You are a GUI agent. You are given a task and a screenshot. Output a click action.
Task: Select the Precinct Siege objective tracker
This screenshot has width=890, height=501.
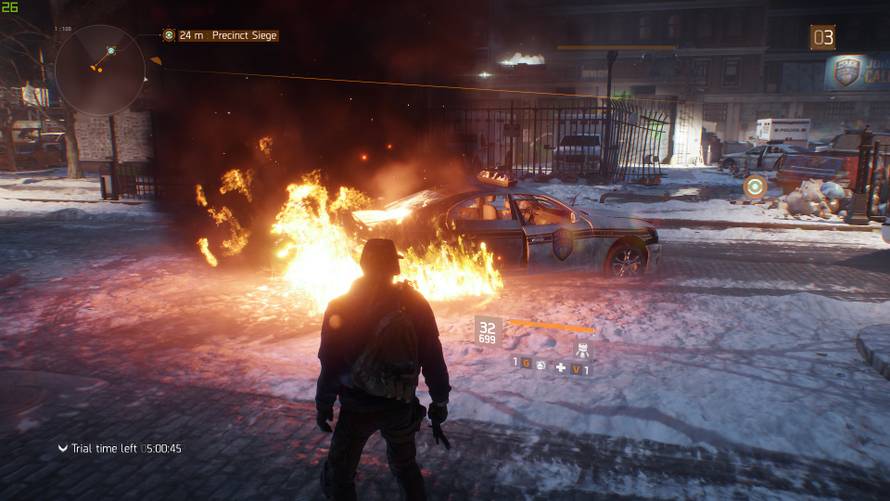[x=221, y=35]
